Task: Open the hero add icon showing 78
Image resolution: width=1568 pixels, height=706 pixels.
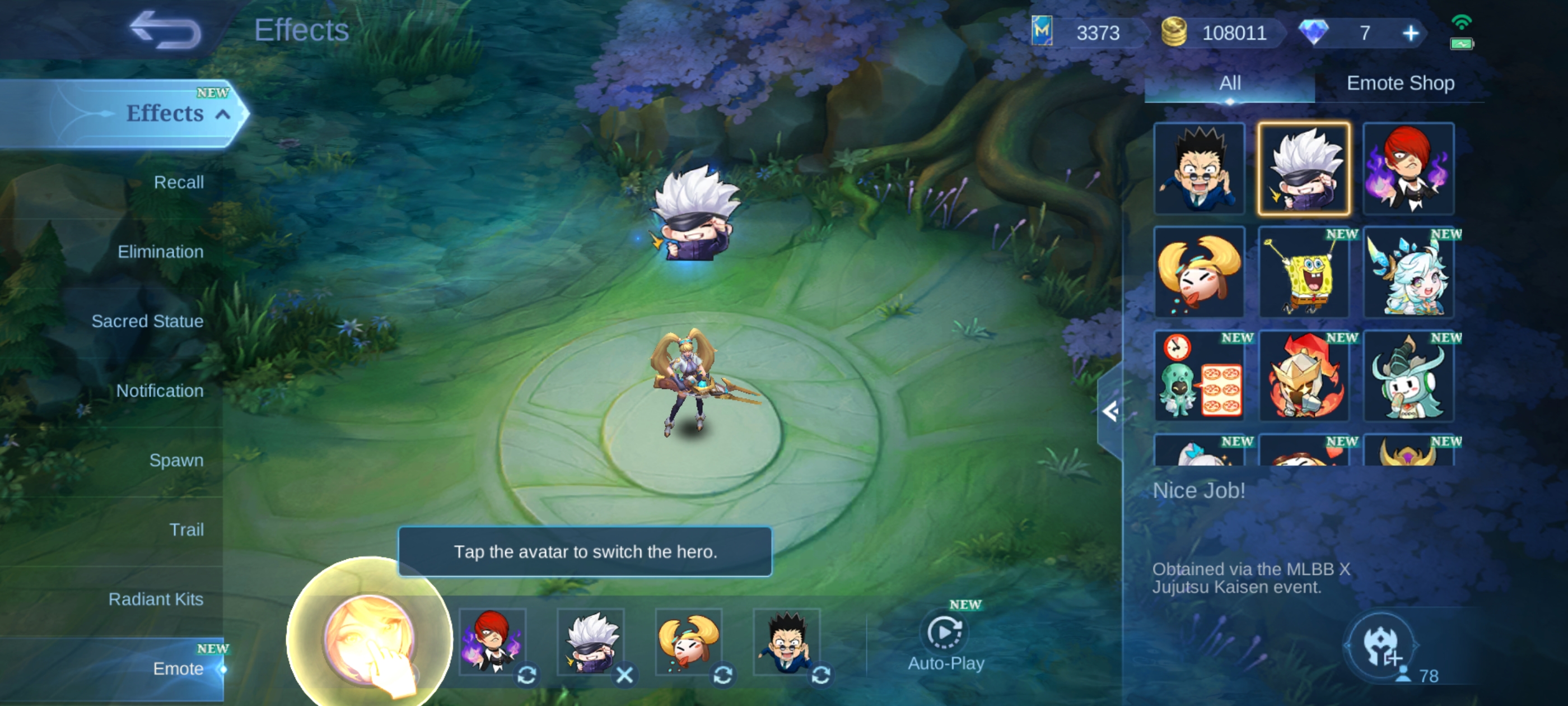Action: click(1380, 647)
